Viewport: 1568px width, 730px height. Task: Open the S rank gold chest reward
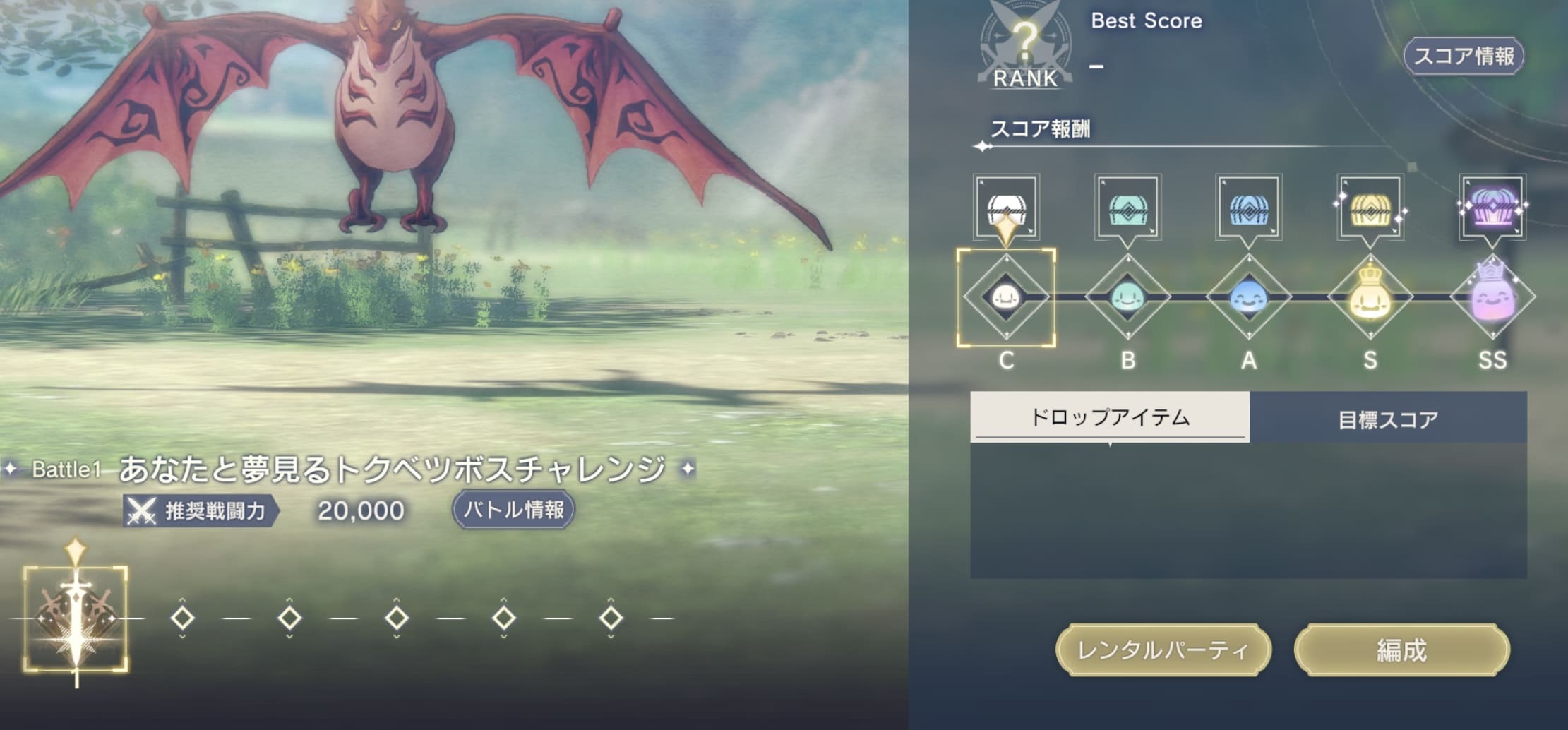(1371, 208)
